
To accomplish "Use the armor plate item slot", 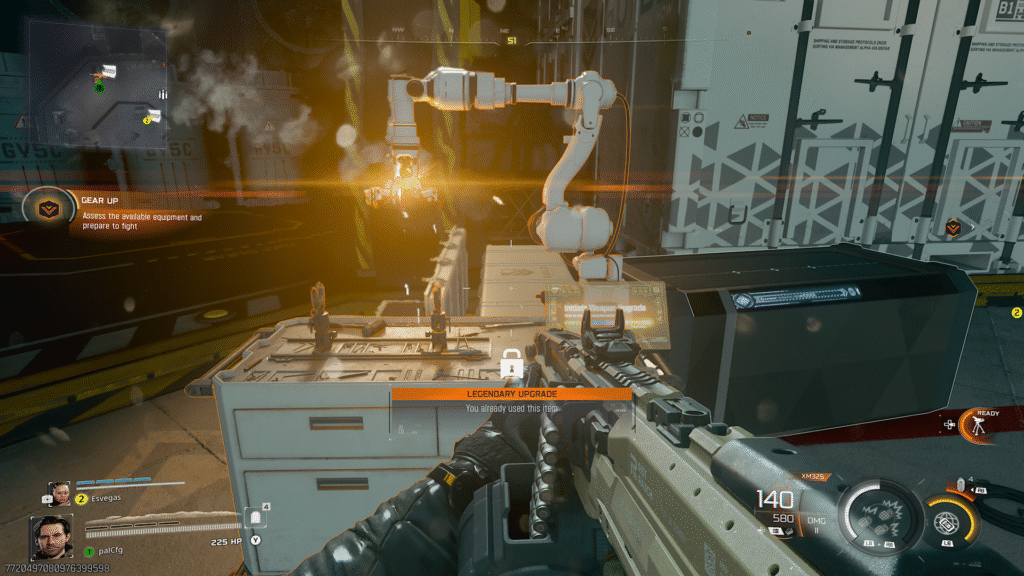I will coord(255,518).
